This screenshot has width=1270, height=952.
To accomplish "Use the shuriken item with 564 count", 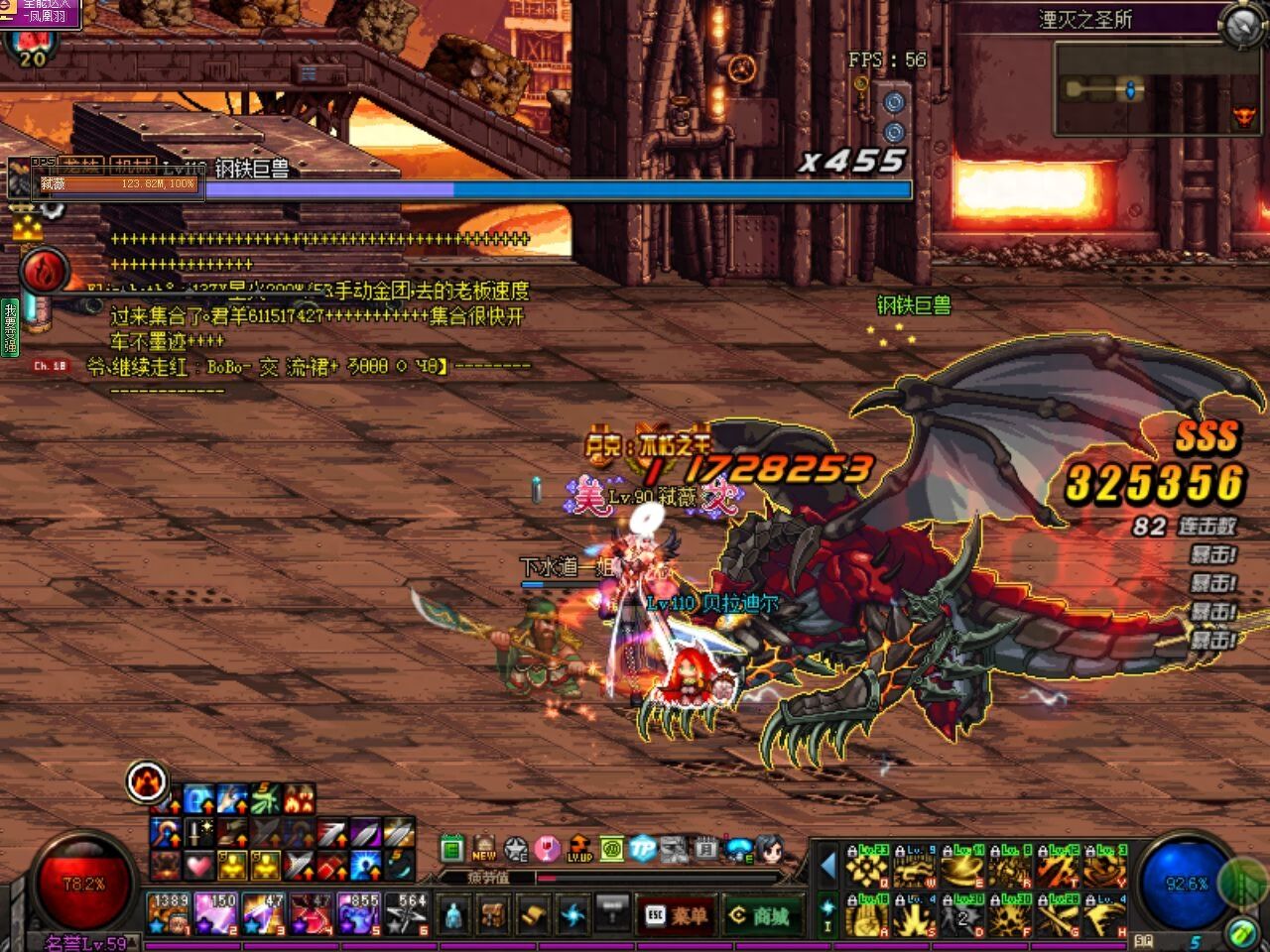I will coord(406,913).
